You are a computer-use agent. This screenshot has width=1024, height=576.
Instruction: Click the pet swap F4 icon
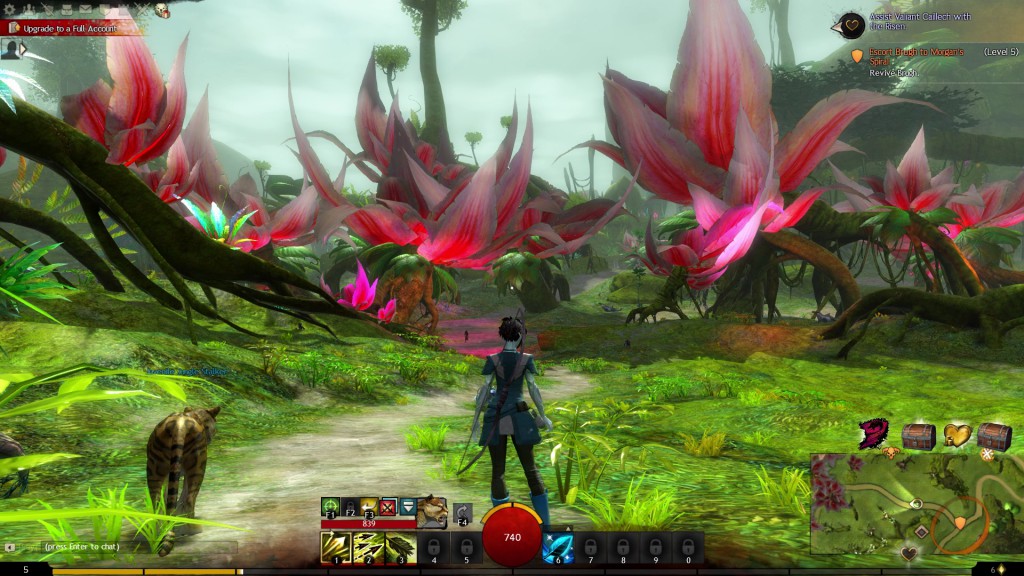pos(462,512)
